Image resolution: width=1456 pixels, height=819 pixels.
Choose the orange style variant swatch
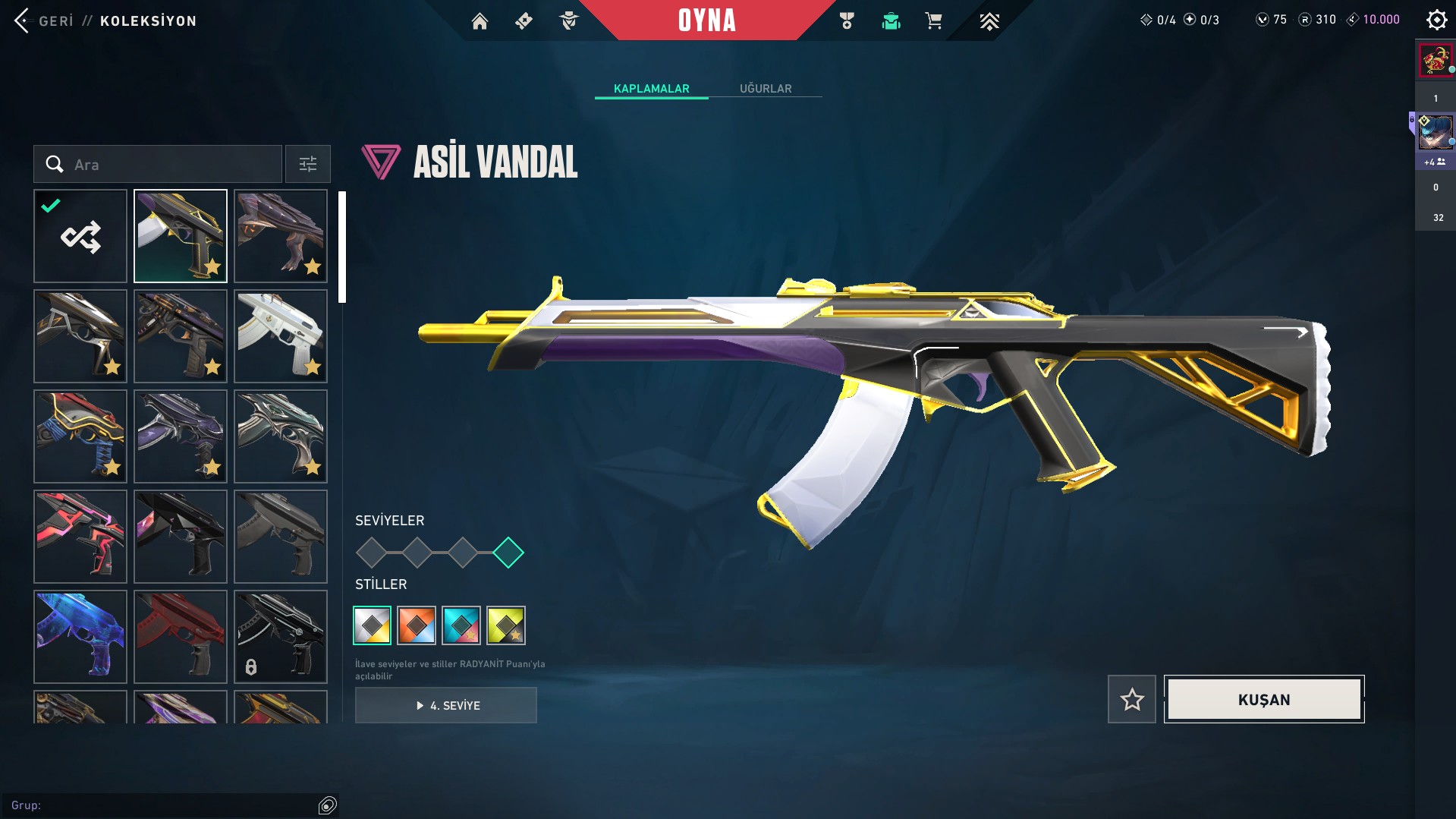tap(417, 625)
